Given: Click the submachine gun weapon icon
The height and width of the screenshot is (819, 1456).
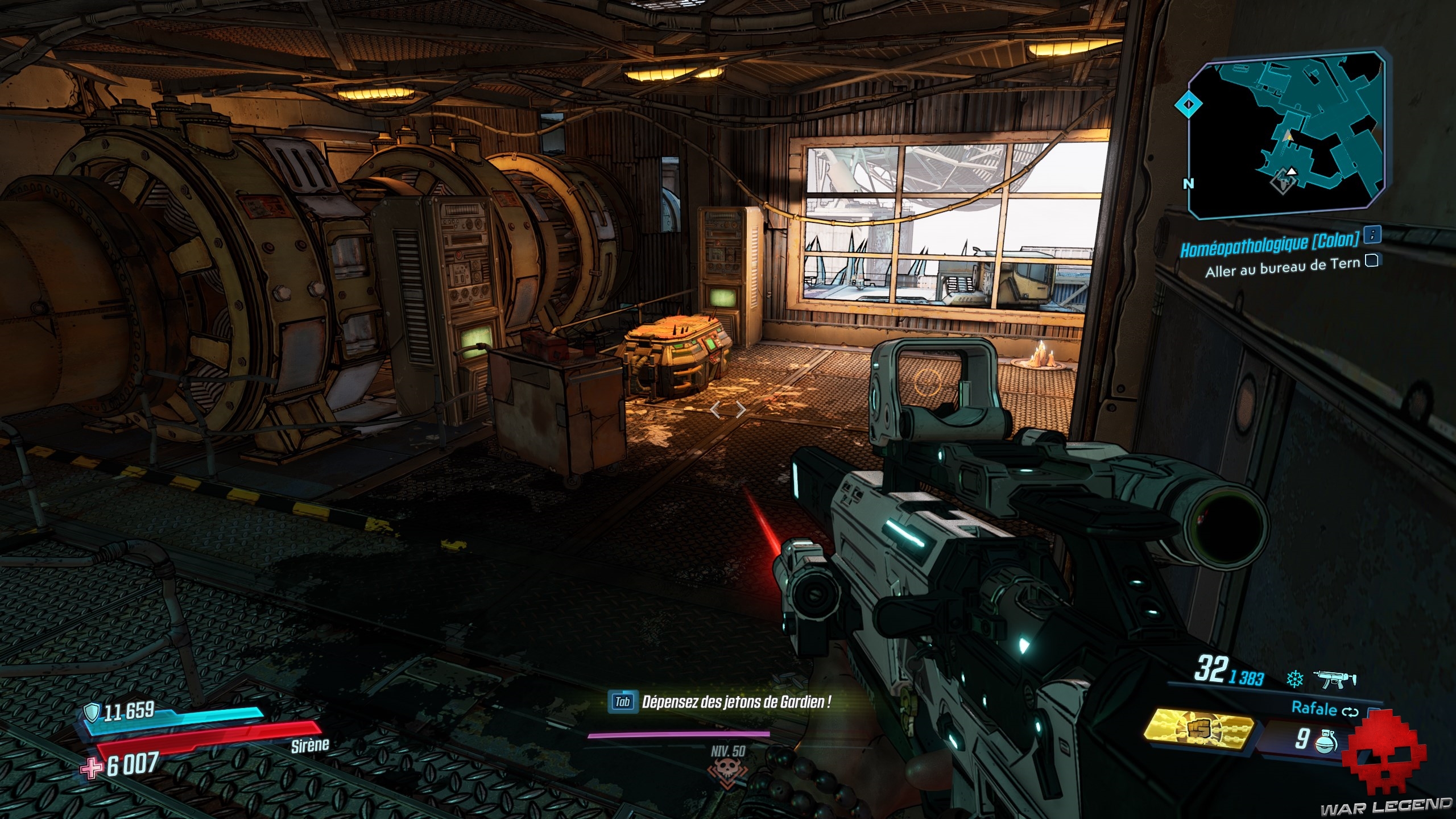Looking at the screenshot, I should 1334,679.
